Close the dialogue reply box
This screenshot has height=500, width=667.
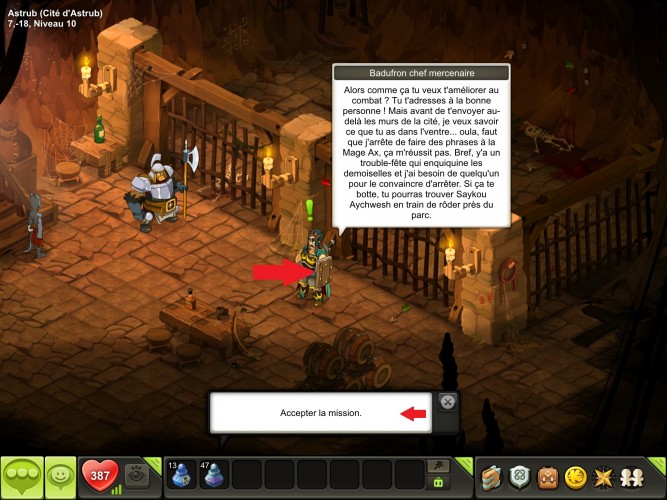click(448, 402)
